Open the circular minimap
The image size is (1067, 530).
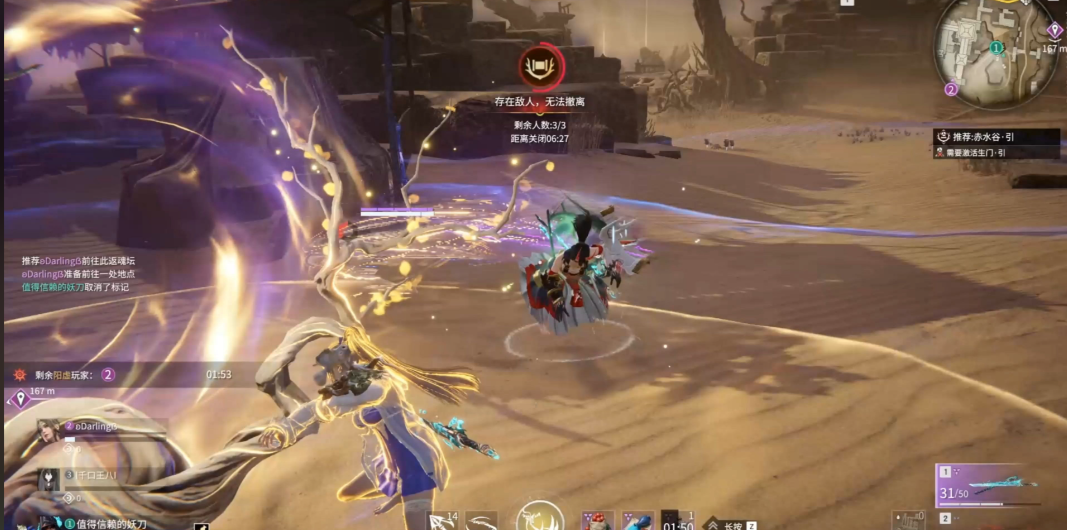(993, 50)
